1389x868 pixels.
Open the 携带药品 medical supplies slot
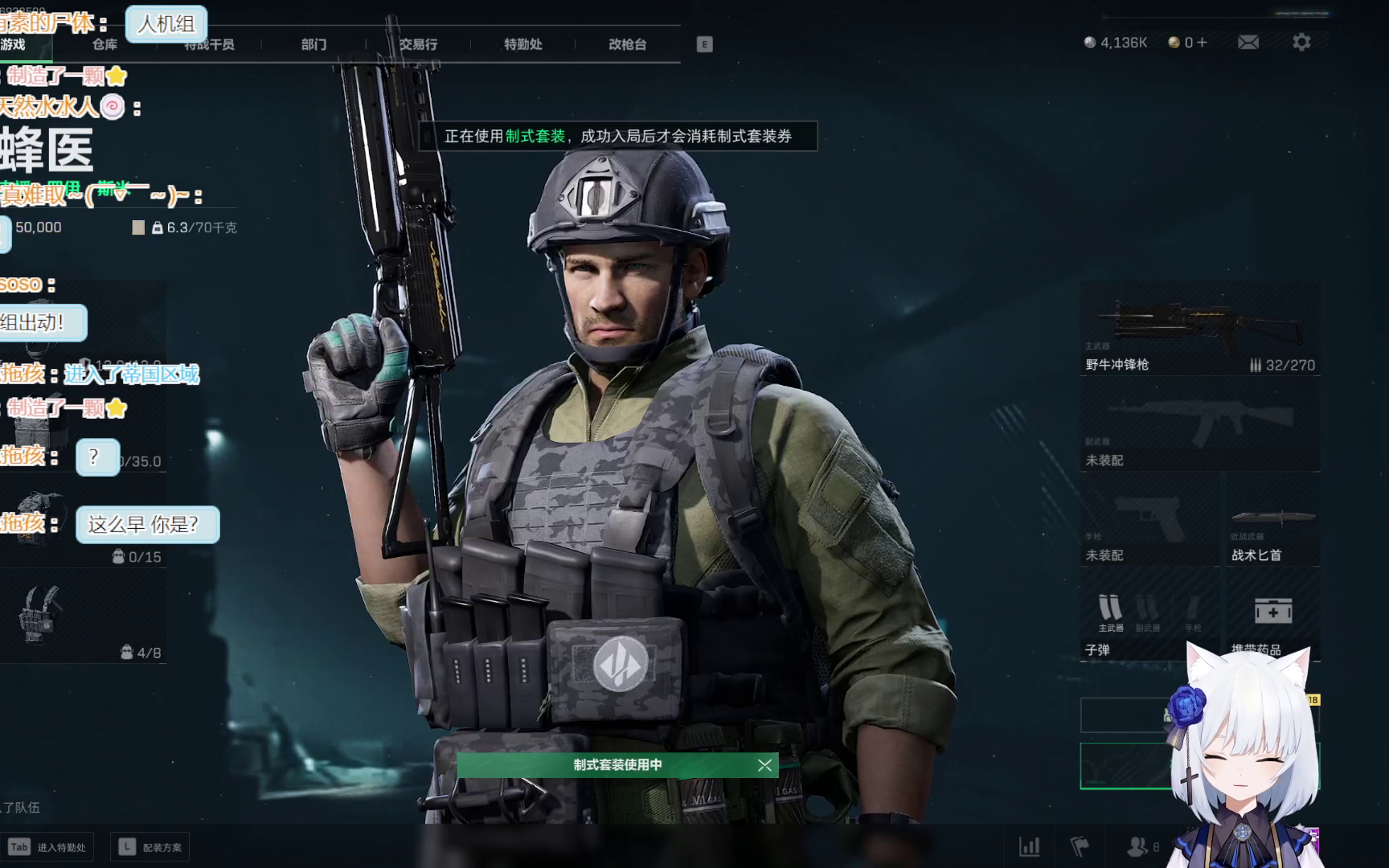click(x=1271, y=615)
